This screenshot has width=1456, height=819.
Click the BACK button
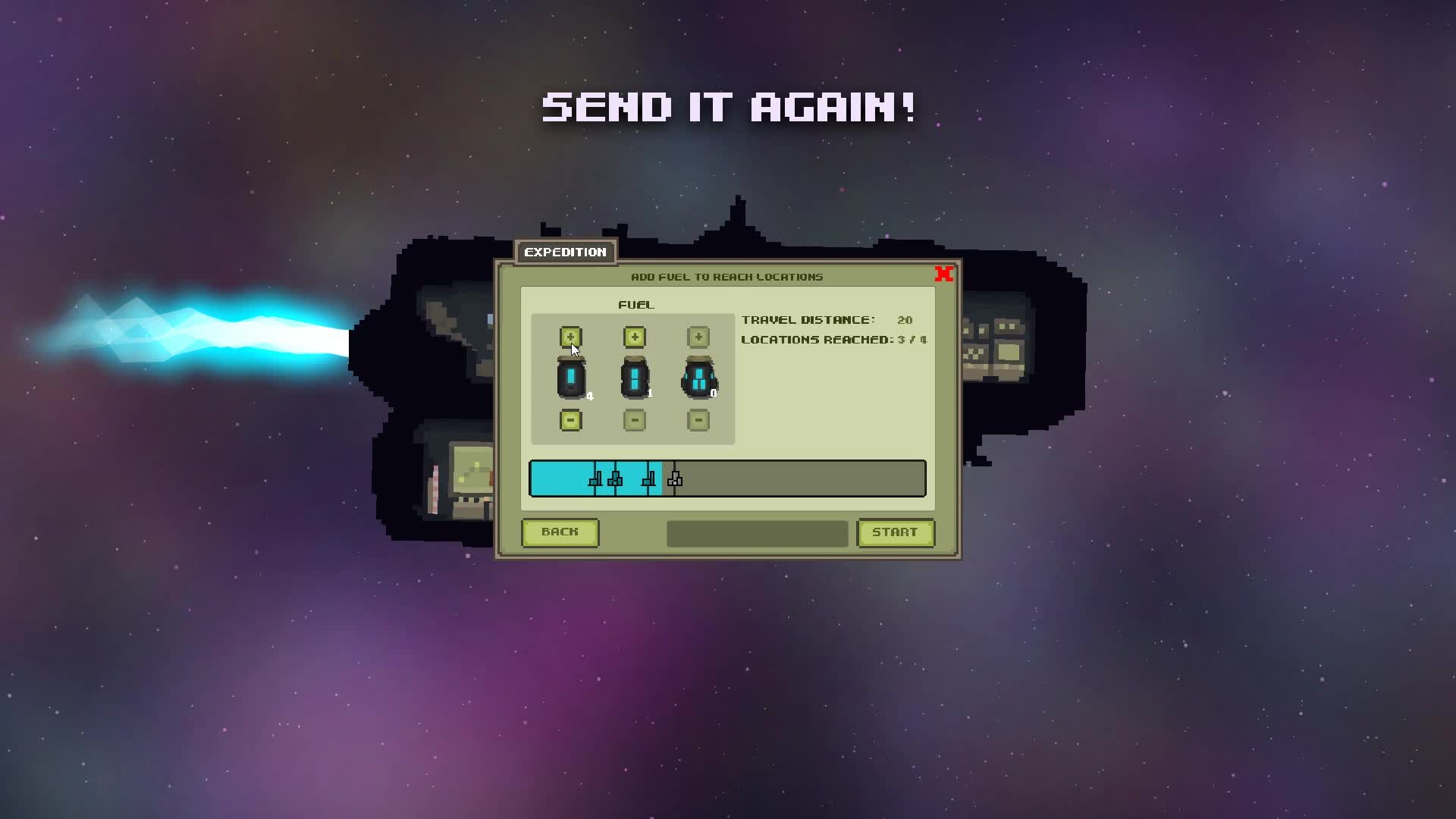point(560,532)
